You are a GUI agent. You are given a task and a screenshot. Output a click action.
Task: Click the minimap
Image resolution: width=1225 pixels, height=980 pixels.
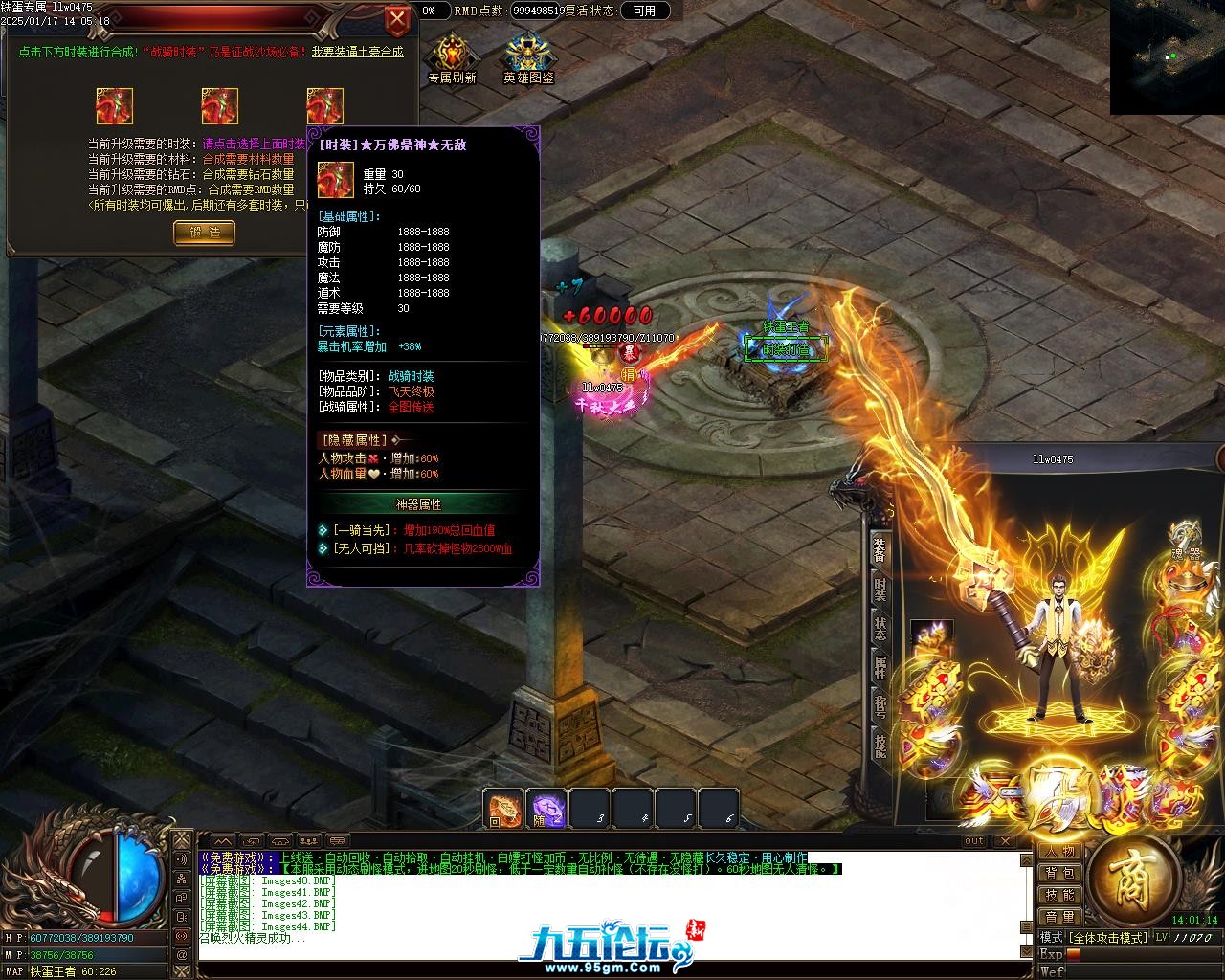(x=1168, y=56)
